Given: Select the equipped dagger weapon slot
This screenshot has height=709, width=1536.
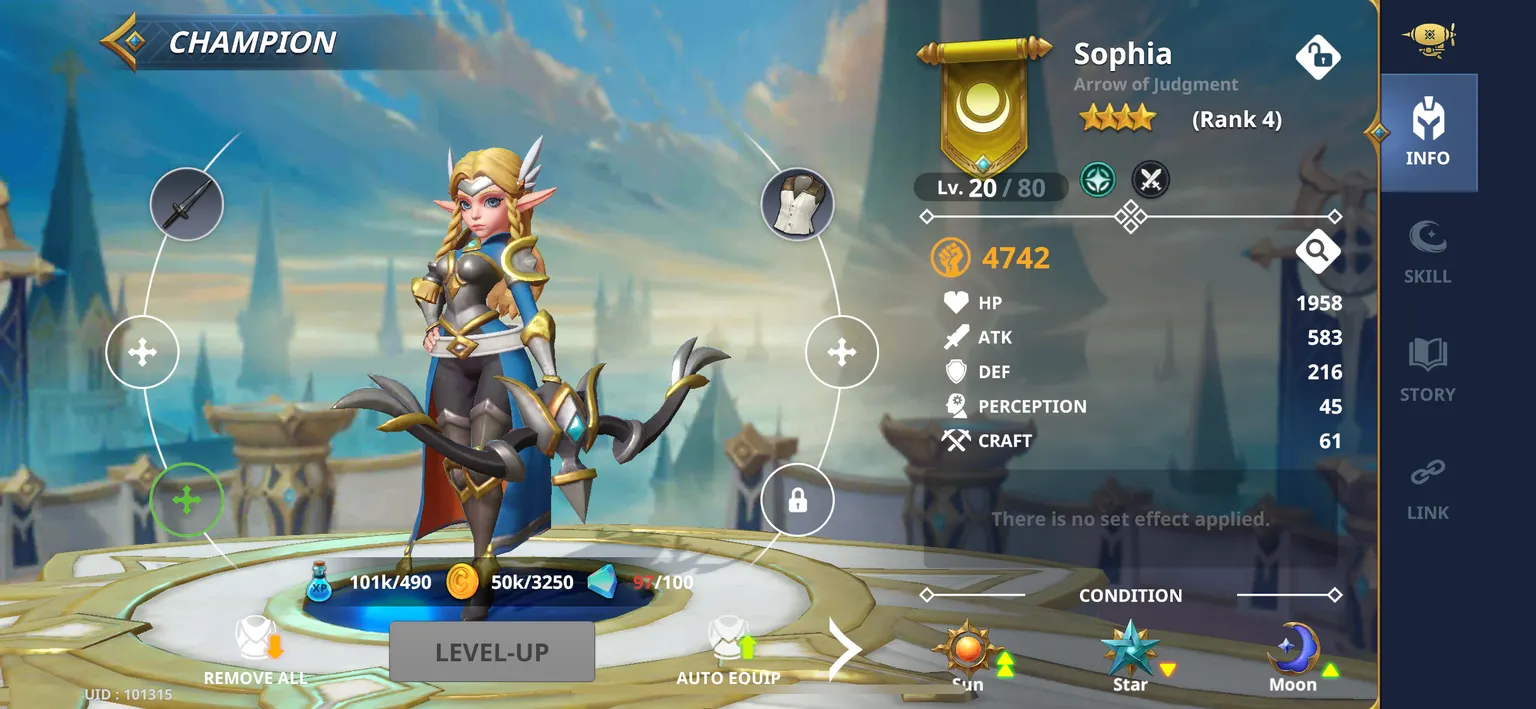Looking at the screenshot, I should click(187, 204).
